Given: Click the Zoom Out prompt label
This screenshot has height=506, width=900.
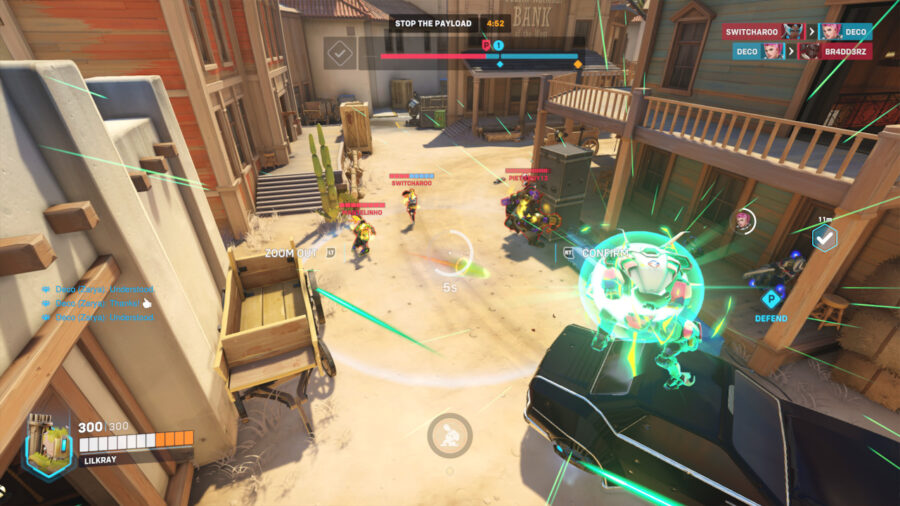Looking at the screenshot, I should pyautogui.click(x=292, y=254).
